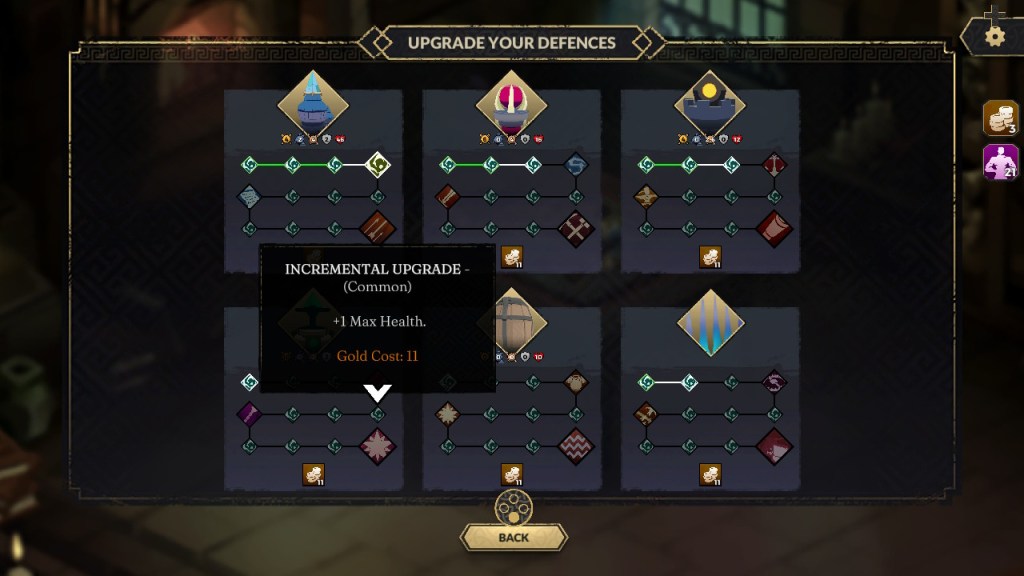This screenshot has width=1024, height=576.
Task: Click the purple muscular figure icon
Action: [1001, 162]
